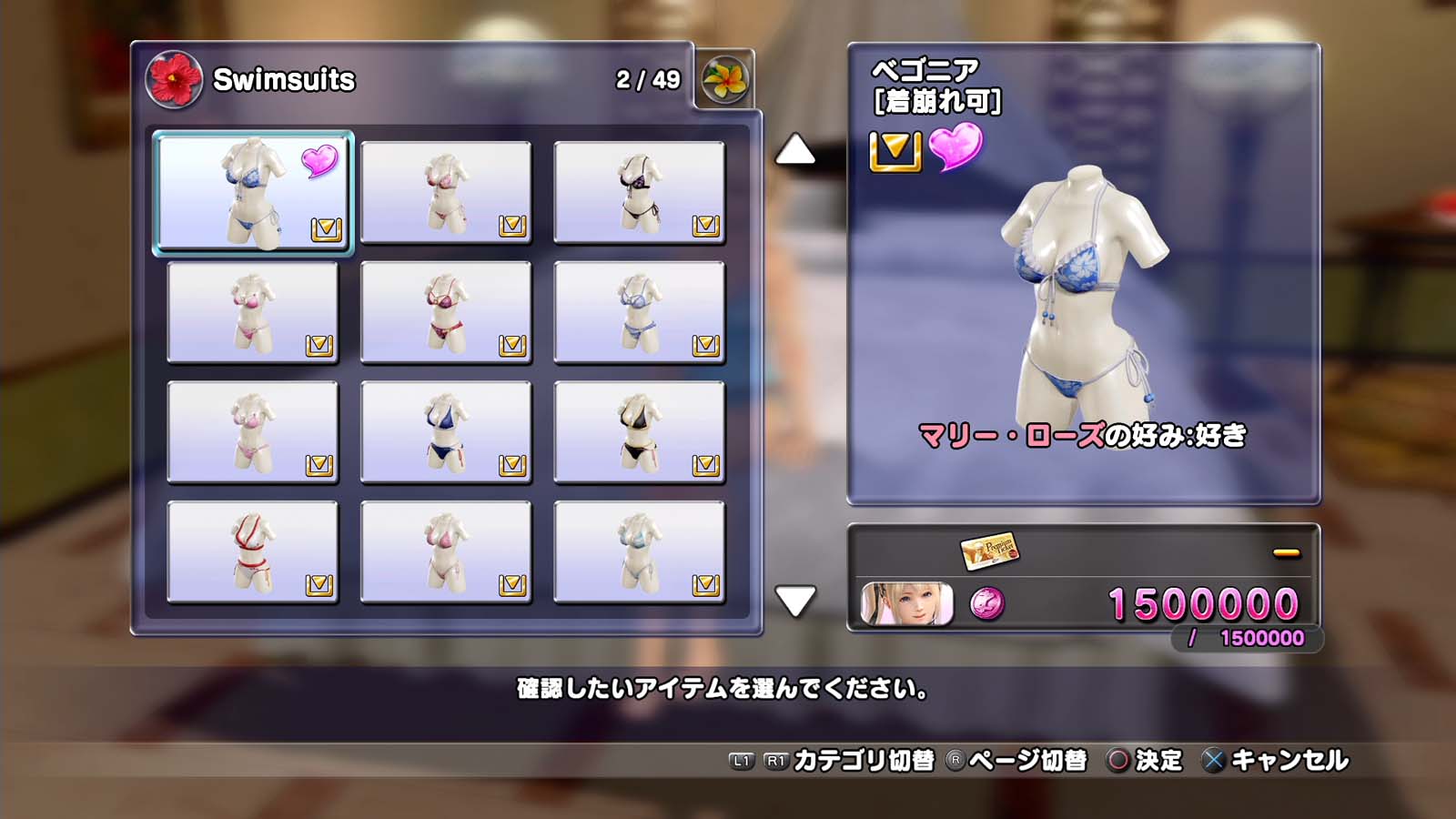Go to next page with down arrow
The width and height of the screenshot is (1456, 819).
pyautogui.click(x=794, y=601)
